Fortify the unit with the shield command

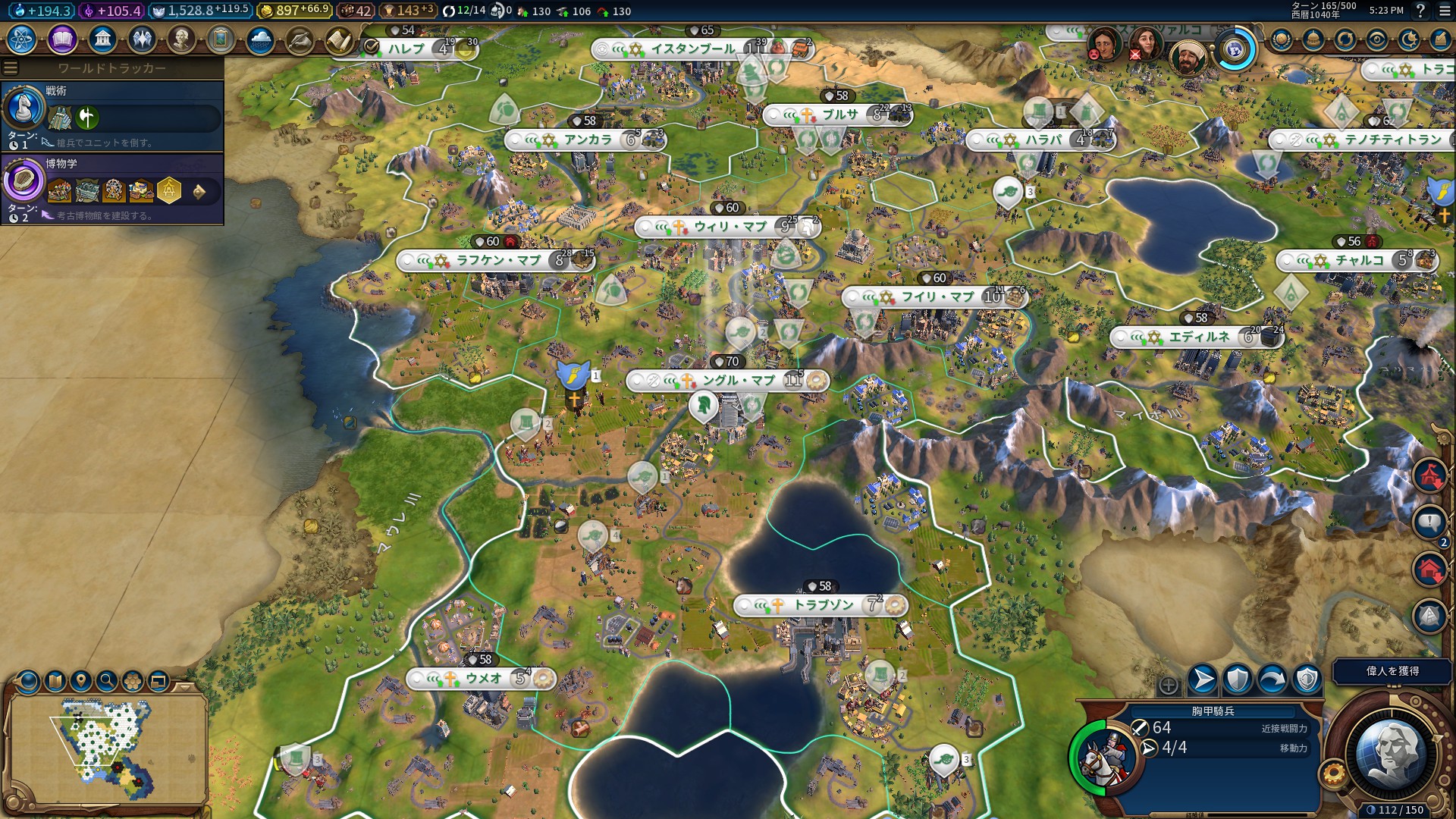pyautogui.click(x=1238, y=680)
